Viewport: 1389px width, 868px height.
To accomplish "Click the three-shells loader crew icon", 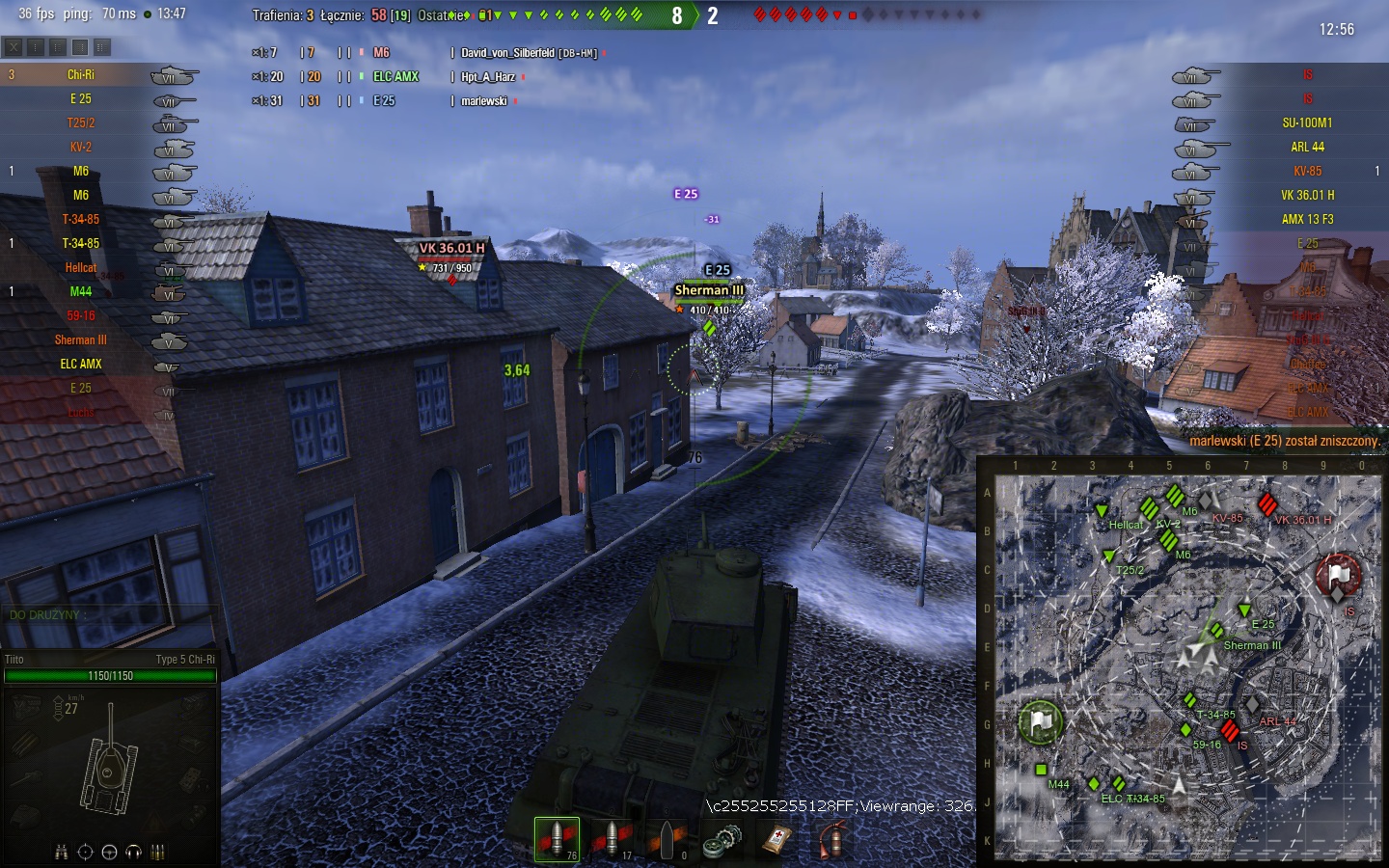I will coord(158,852).
